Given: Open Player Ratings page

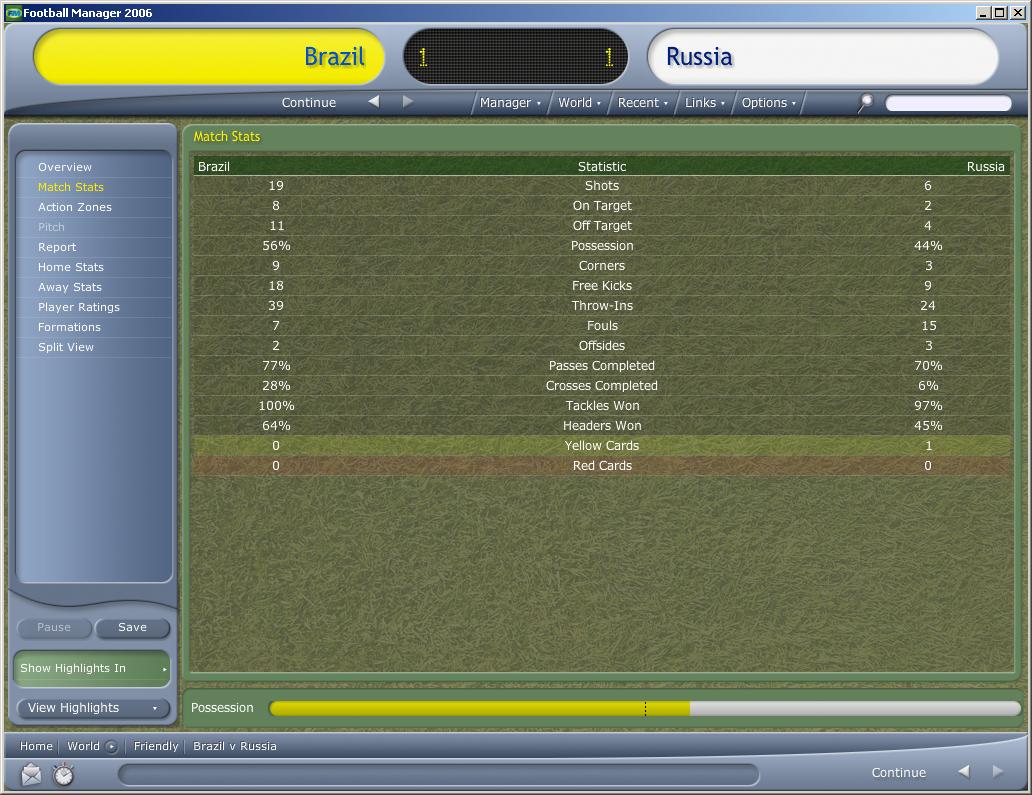Looking at the screenshot, I should [79, 307].
